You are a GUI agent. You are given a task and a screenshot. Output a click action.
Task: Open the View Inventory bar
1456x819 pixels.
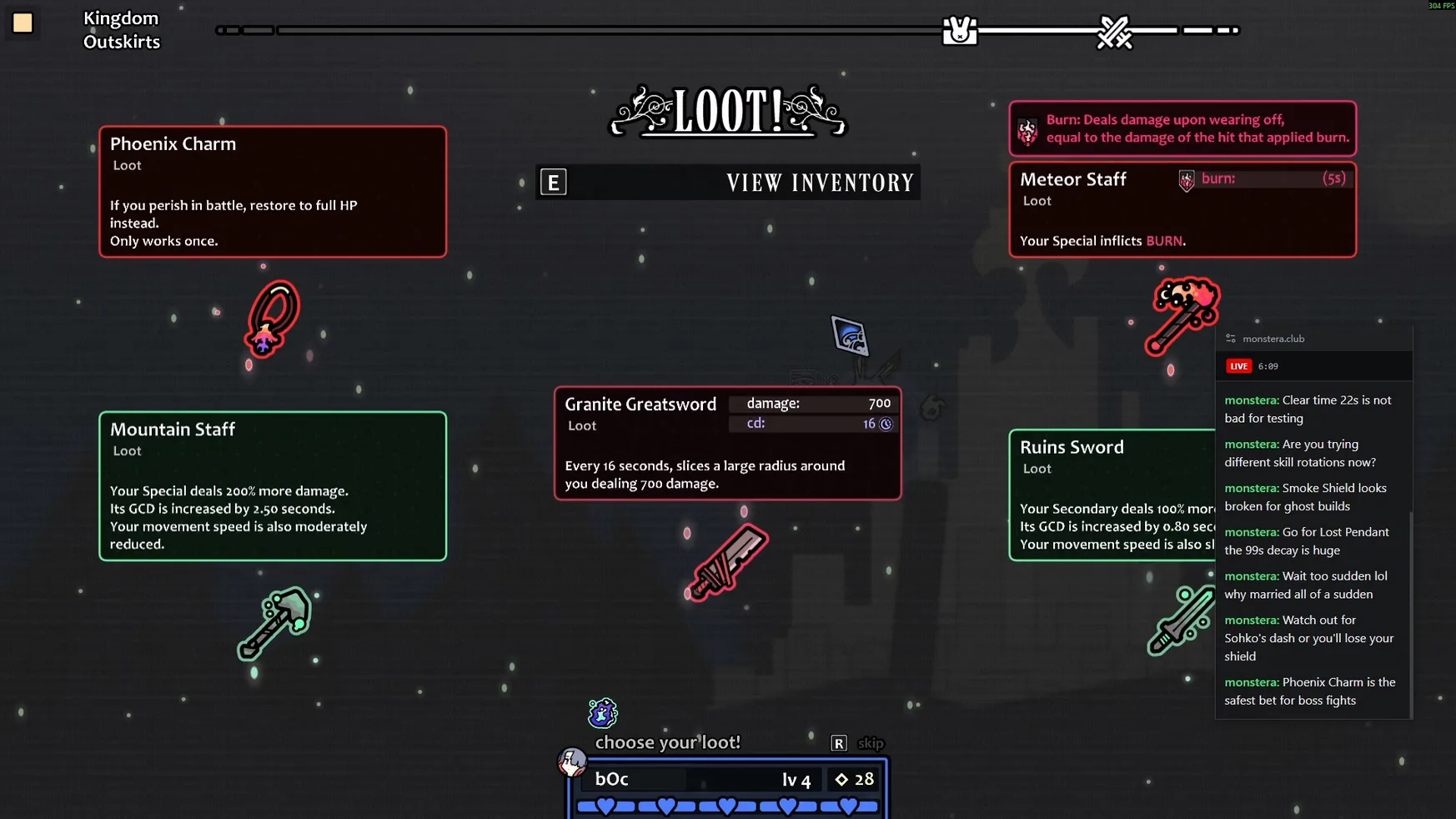(727, 183)
